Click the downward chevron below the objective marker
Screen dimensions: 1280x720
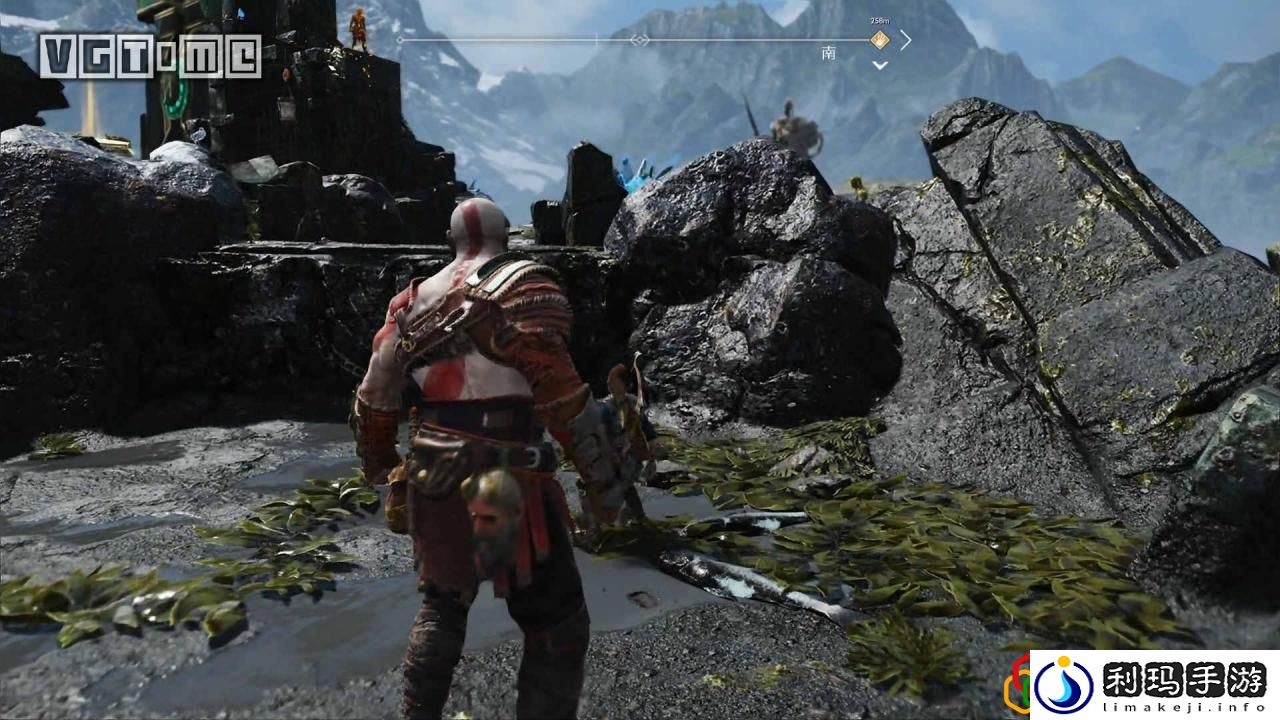point(879,66)
